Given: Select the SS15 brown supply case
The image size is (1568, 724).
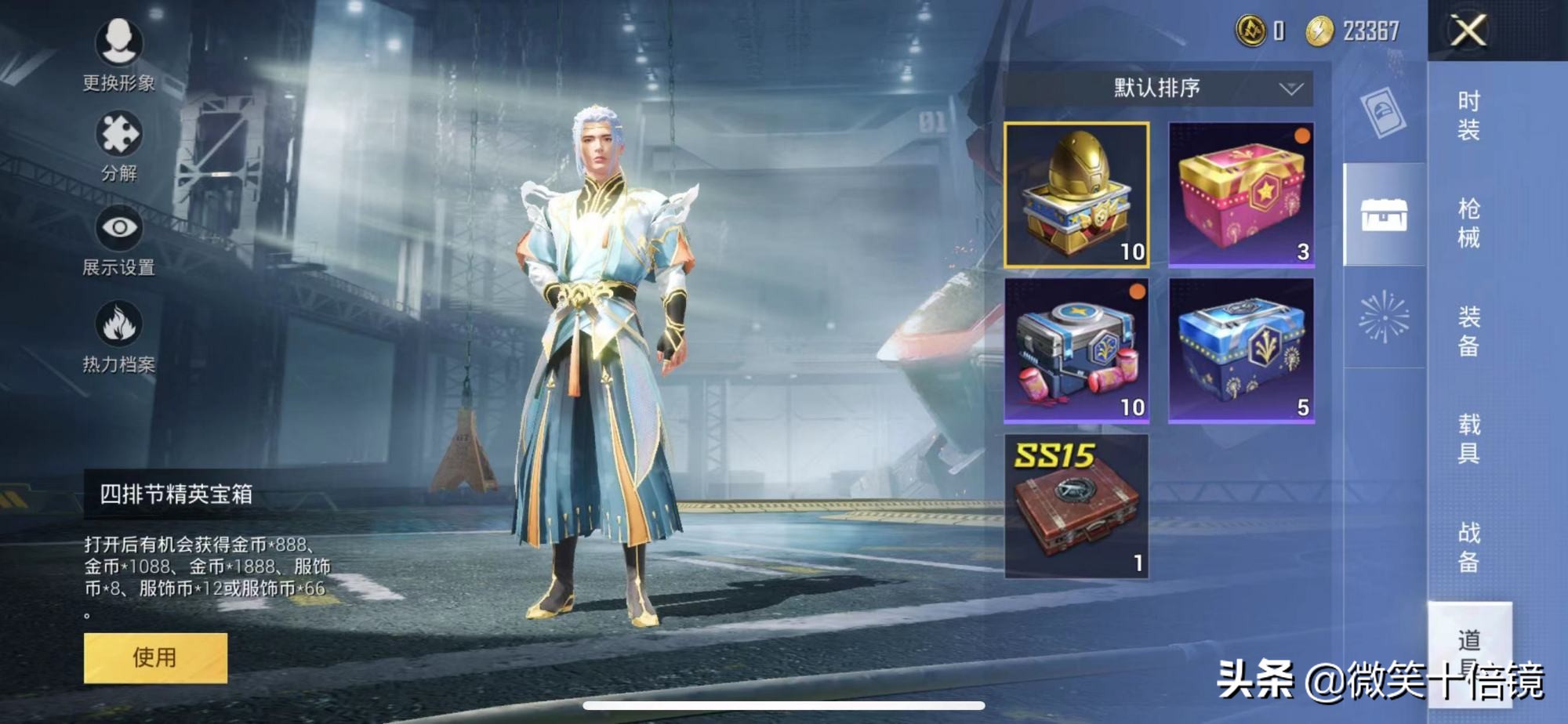Looking at the screenshot, I should (x=1077, y=506).
